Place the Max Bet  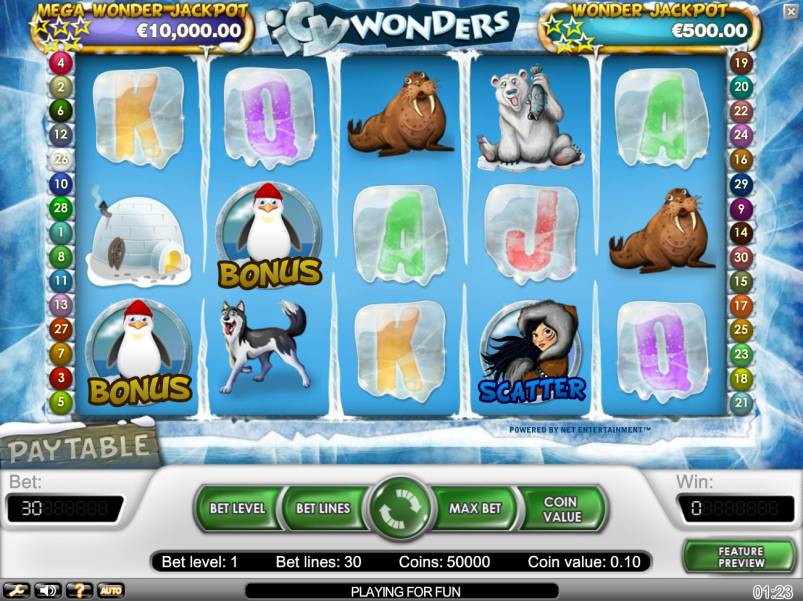click(475, 508)
